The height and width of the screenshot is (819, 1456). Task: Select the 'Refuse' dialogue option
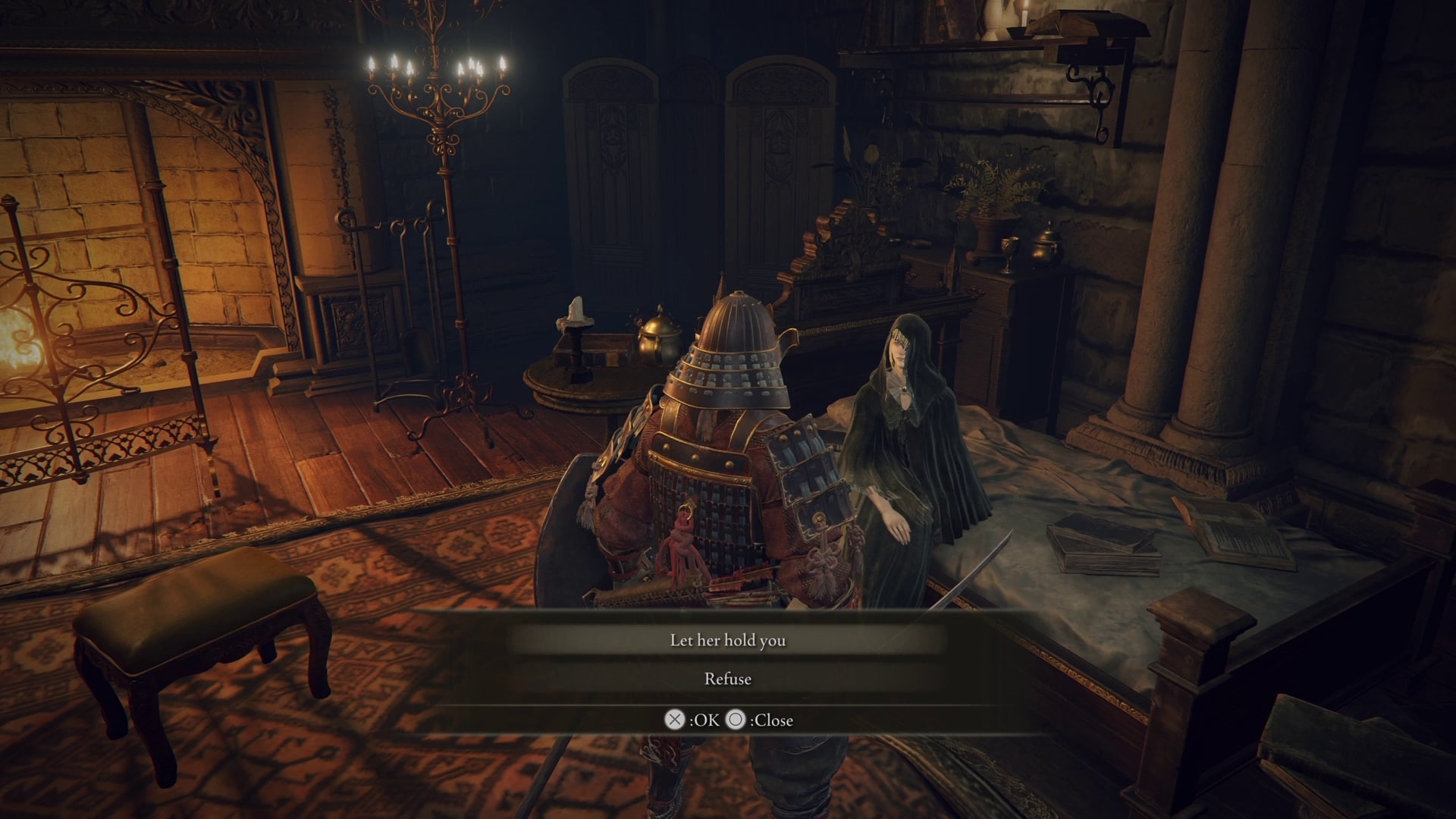click(728, 679)
